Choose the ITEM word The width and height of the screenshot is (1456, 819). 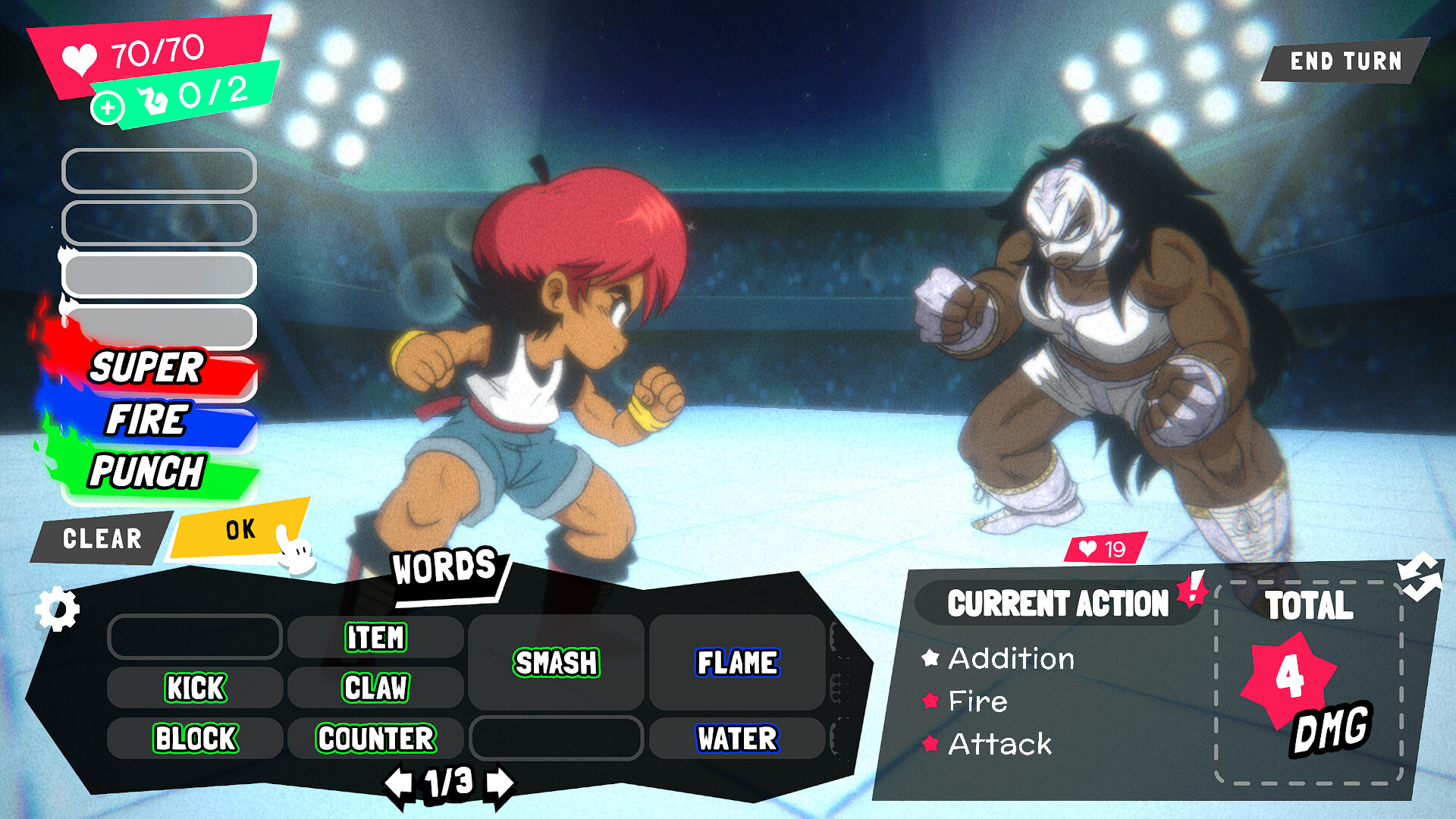(x=375, y=637)
